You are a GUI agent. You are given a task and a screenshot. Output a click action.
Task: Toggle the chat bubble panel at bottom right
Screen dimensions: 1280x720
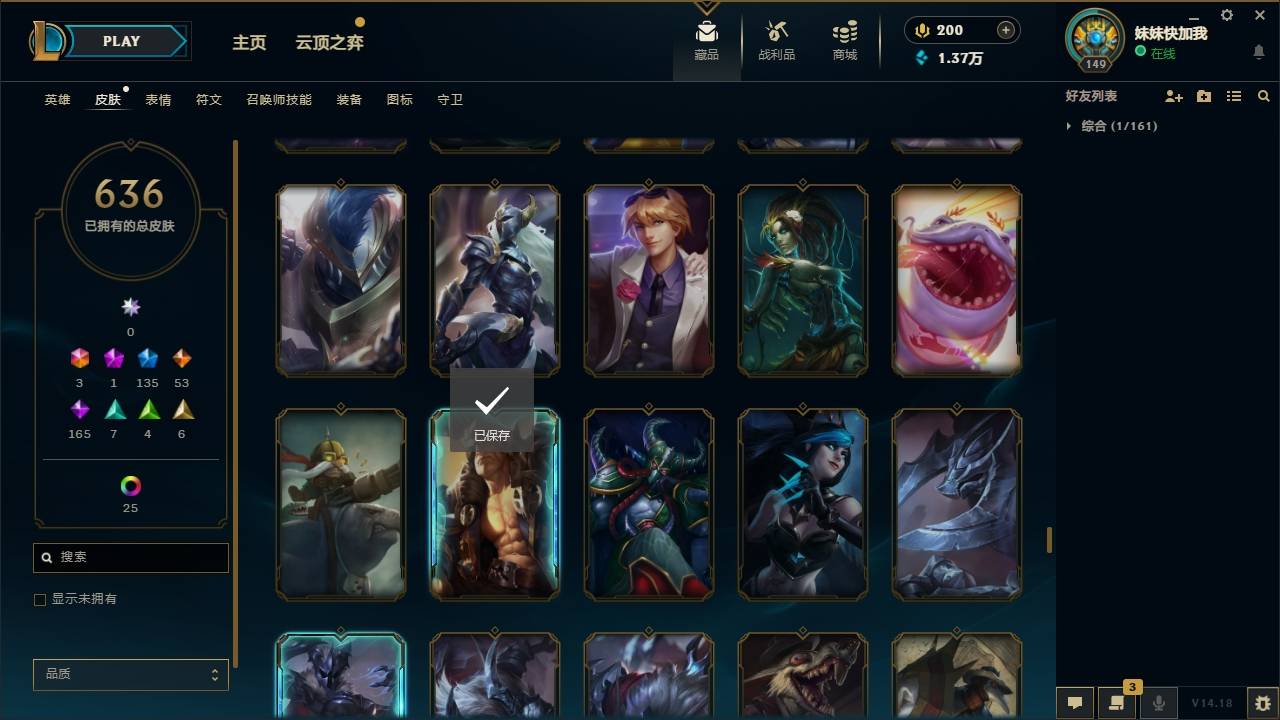point(1075,703)
